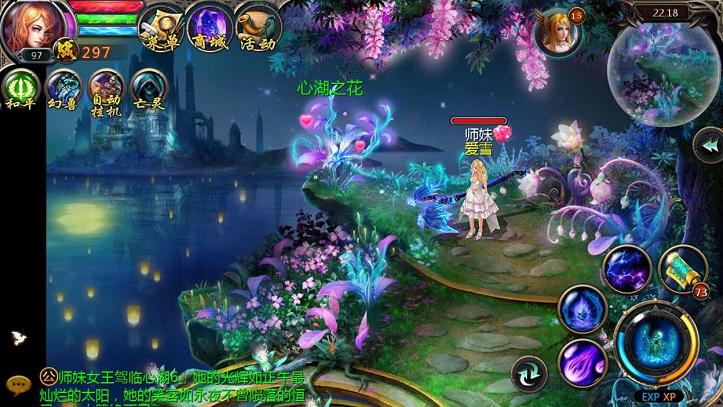The image size is (723, 407).
Task: Open the circular minimap
Action: point(666,69)
